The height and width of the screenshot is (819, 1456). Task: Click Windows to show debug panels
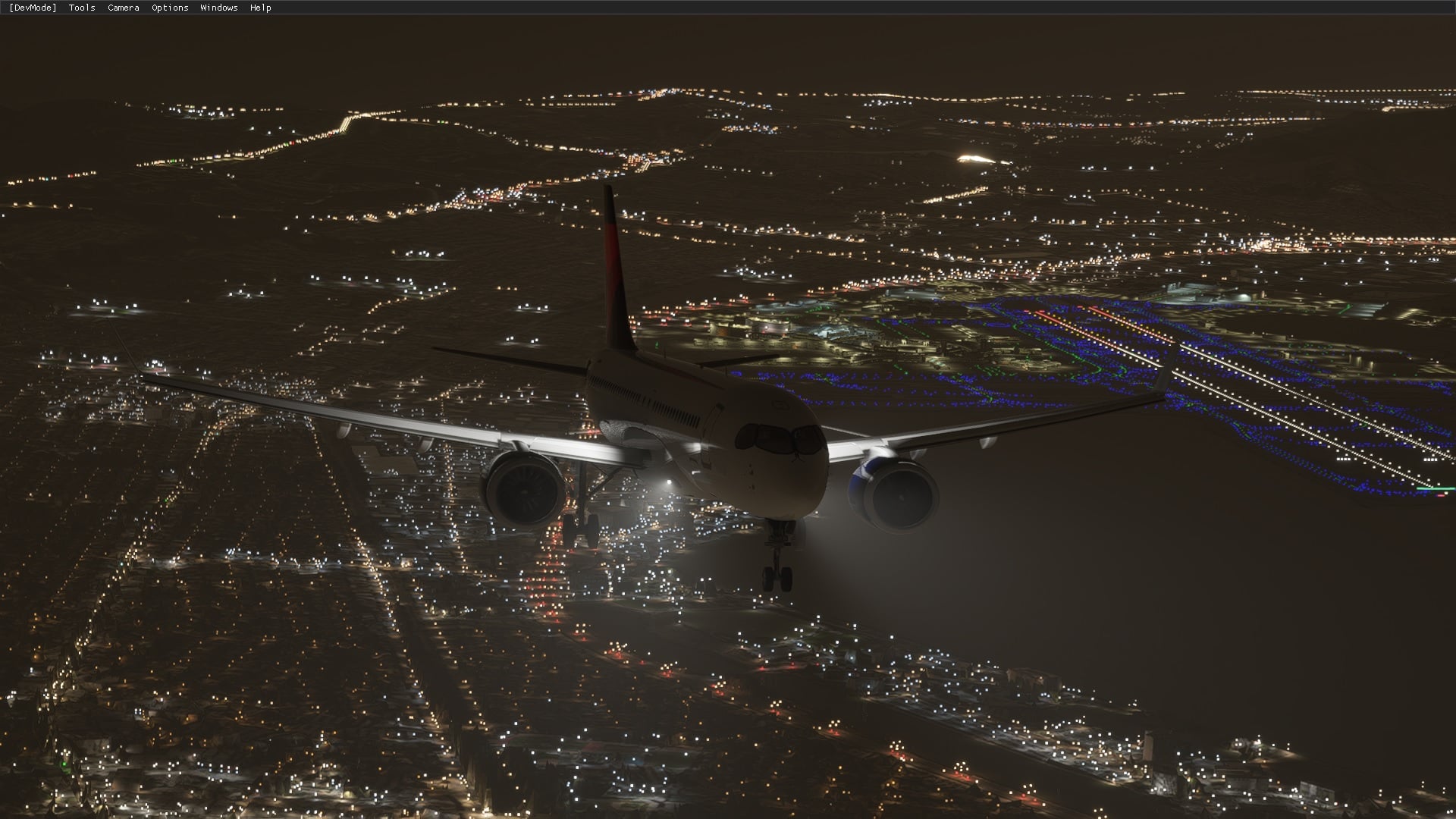click(218, 8)
